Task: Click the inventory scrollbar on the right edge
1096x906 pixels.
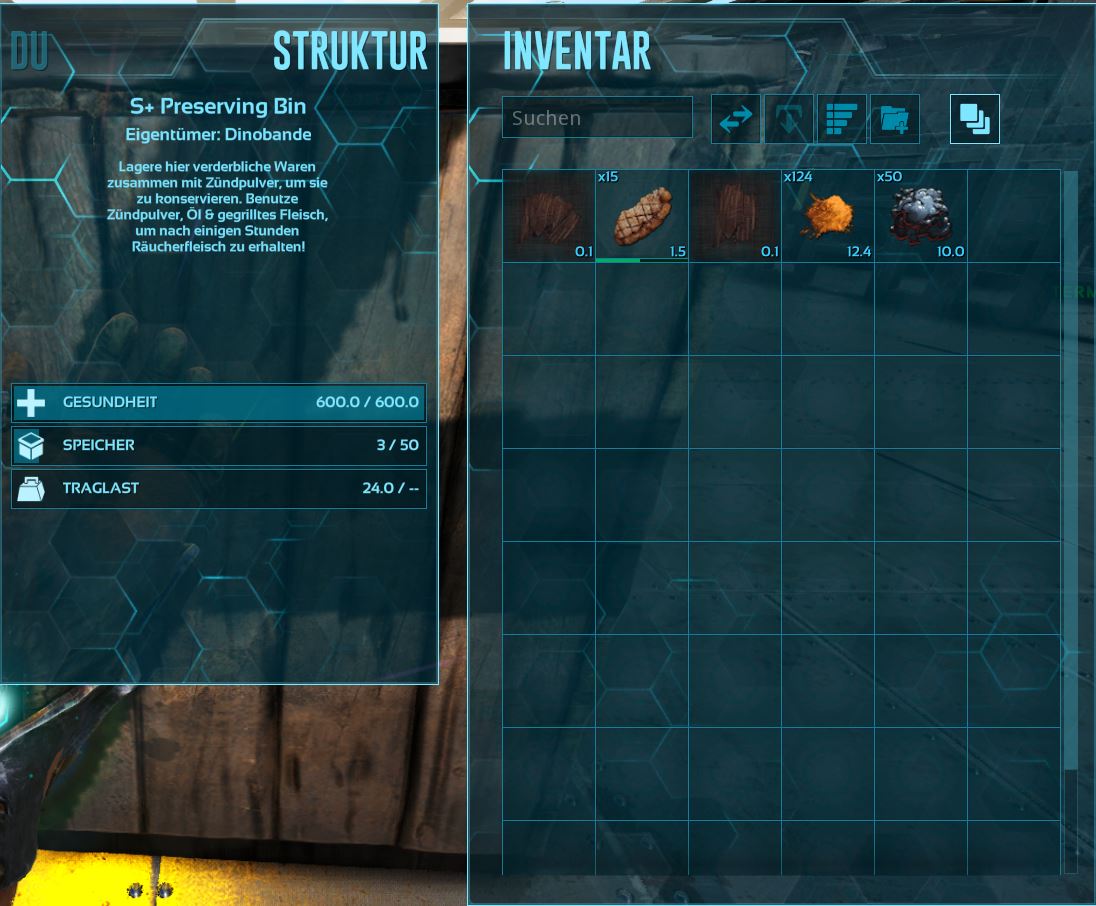Action: [1070, 470]
